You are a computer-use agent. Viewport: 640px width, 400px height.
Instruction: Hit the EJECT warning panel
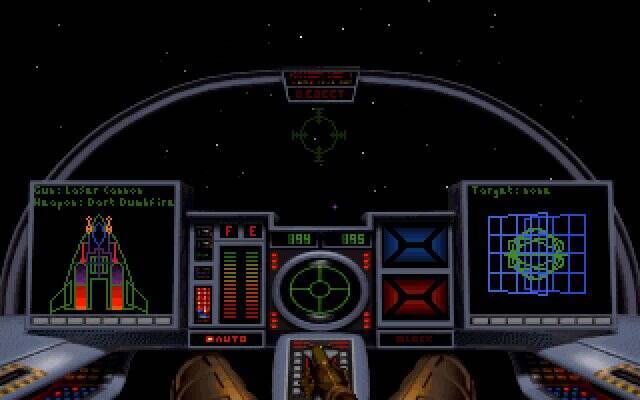319,93
